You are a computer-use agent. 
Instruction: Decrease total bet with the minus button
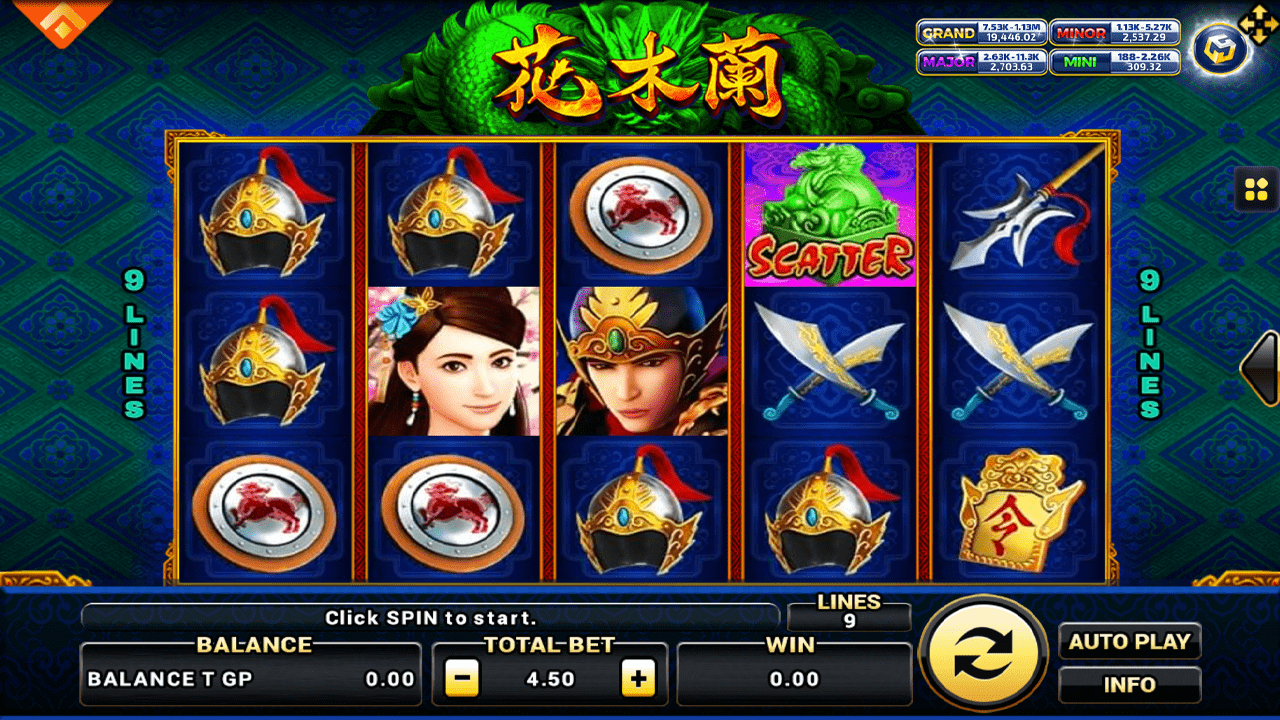pos(462,679)
